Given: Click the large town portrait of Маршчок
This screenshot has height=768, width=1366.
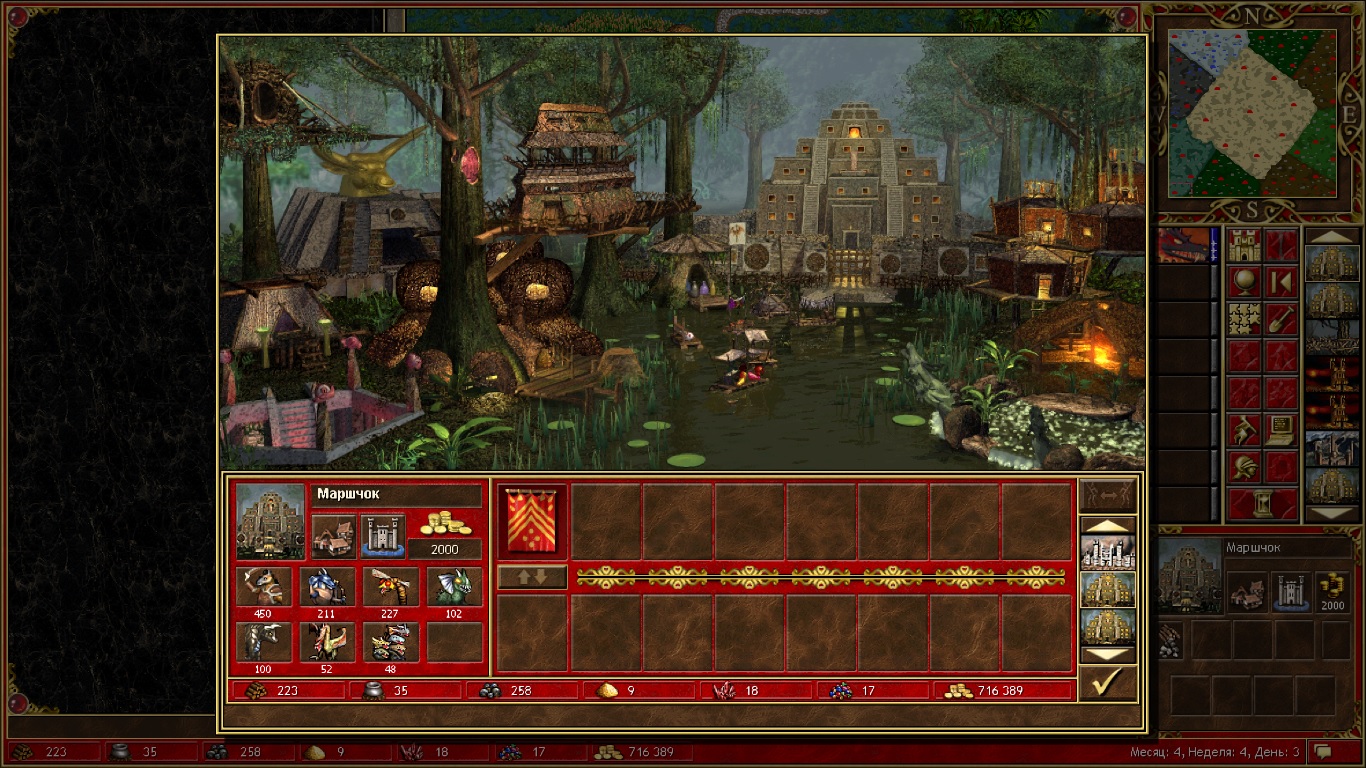Looking at the screenshot, I should 270,521.
